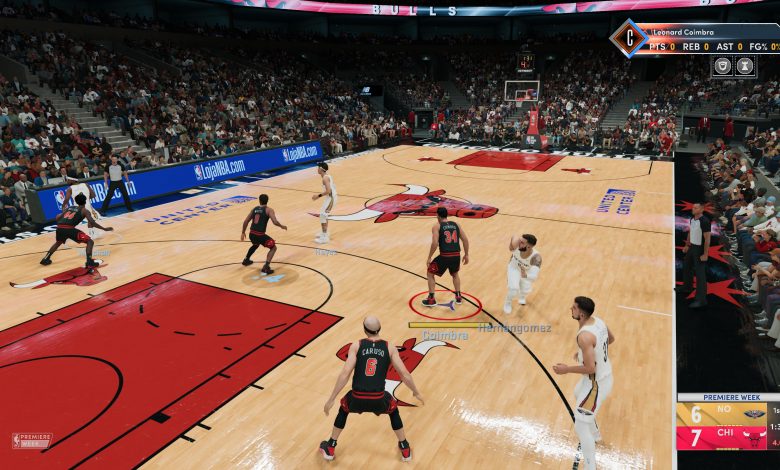Select the user-controlled player Coimbra's ring marker
The height and width of the screenshot is (470, 780).
(x=445, y=304)
